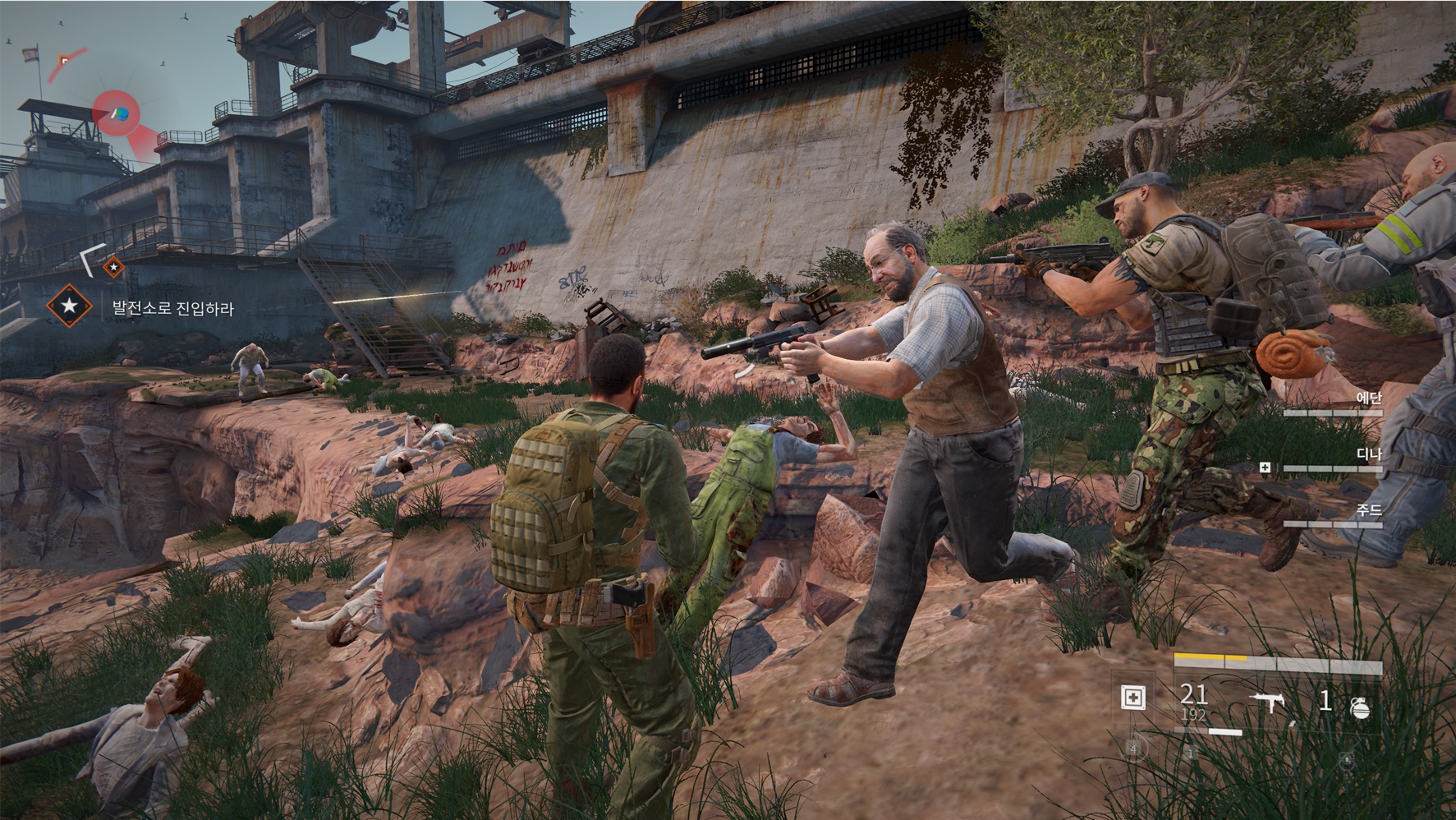This screenshot has width=1456, height=820.
Task: Select teammate 주드 in the squad list
Action: (1368, 510)
